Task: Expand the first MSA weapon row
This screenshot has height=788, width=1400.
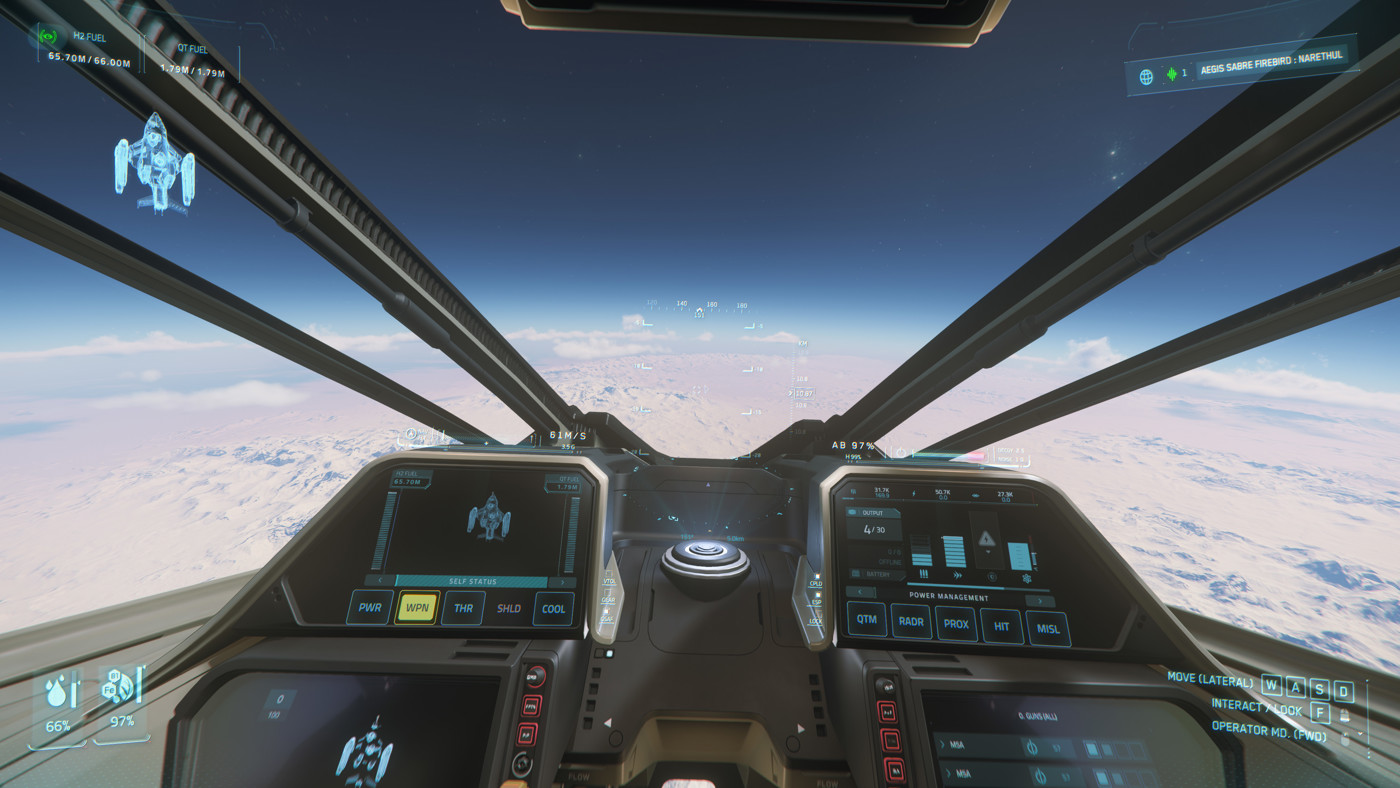Action: click(x=945, y=742)
